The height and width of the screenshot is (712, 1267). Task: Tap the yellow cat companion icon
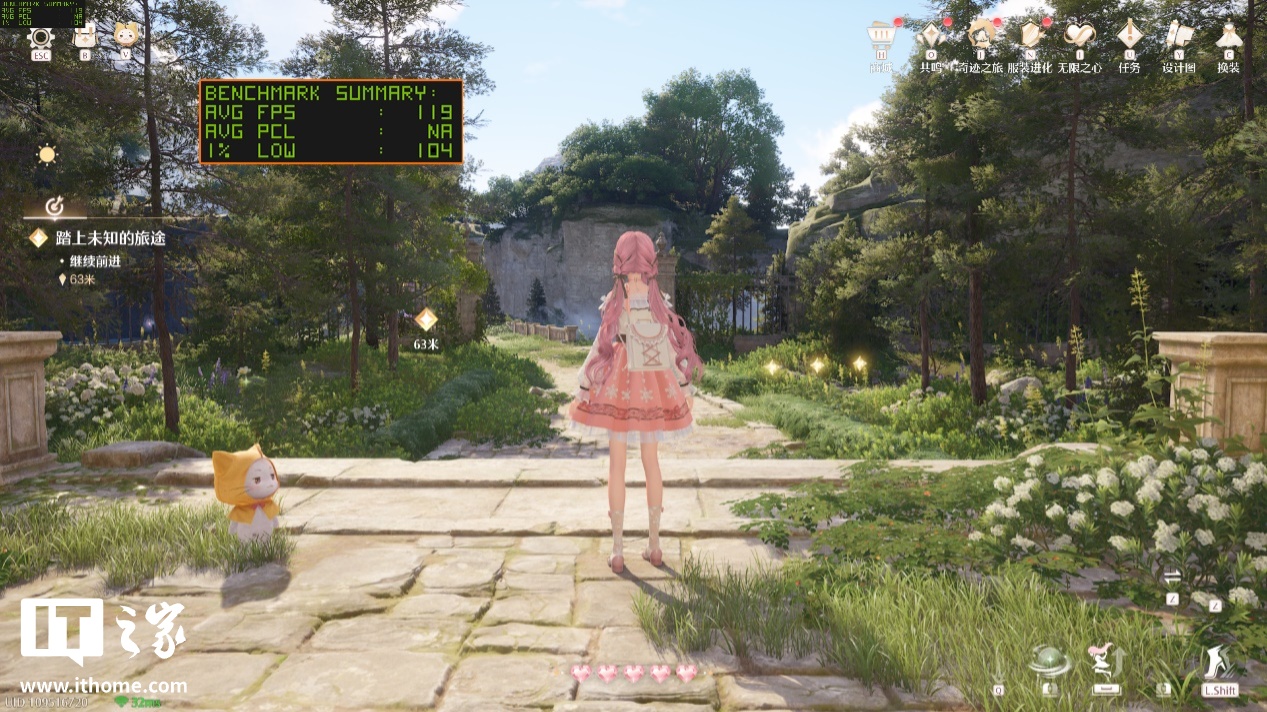click(x=126, y=38)
